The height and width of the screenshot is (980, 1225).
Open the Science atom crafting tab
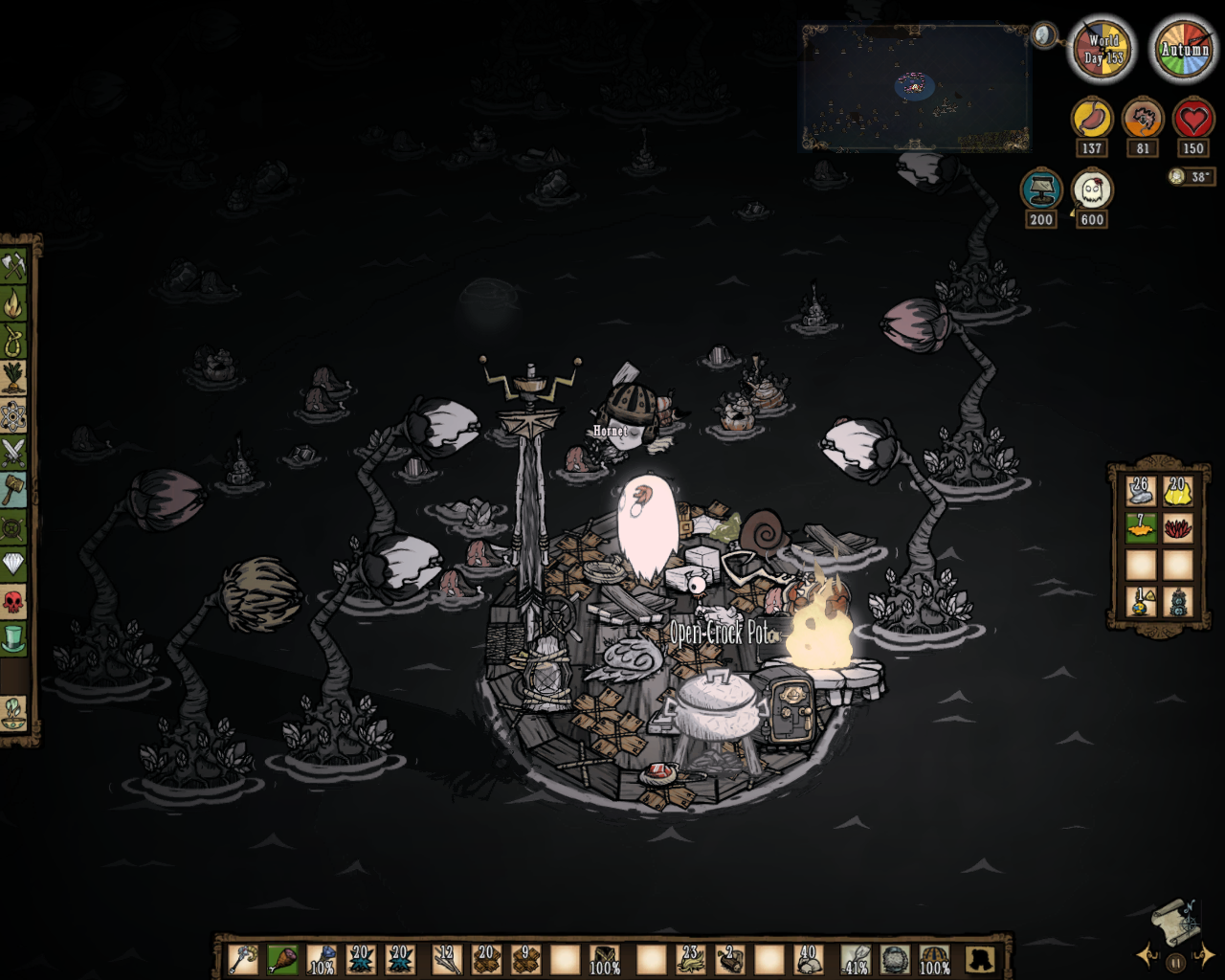point(13,415)
